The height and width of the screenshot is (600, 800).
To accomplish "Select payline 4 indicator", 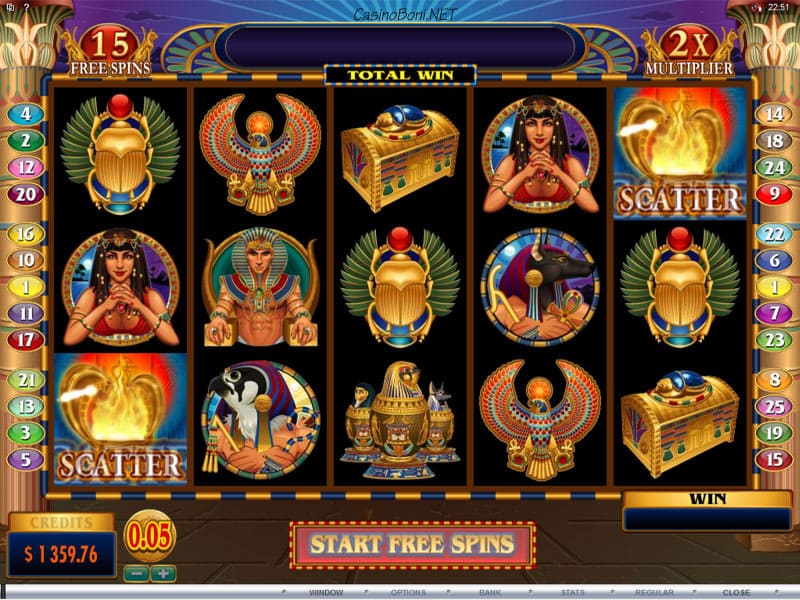I will click(25, 115).
